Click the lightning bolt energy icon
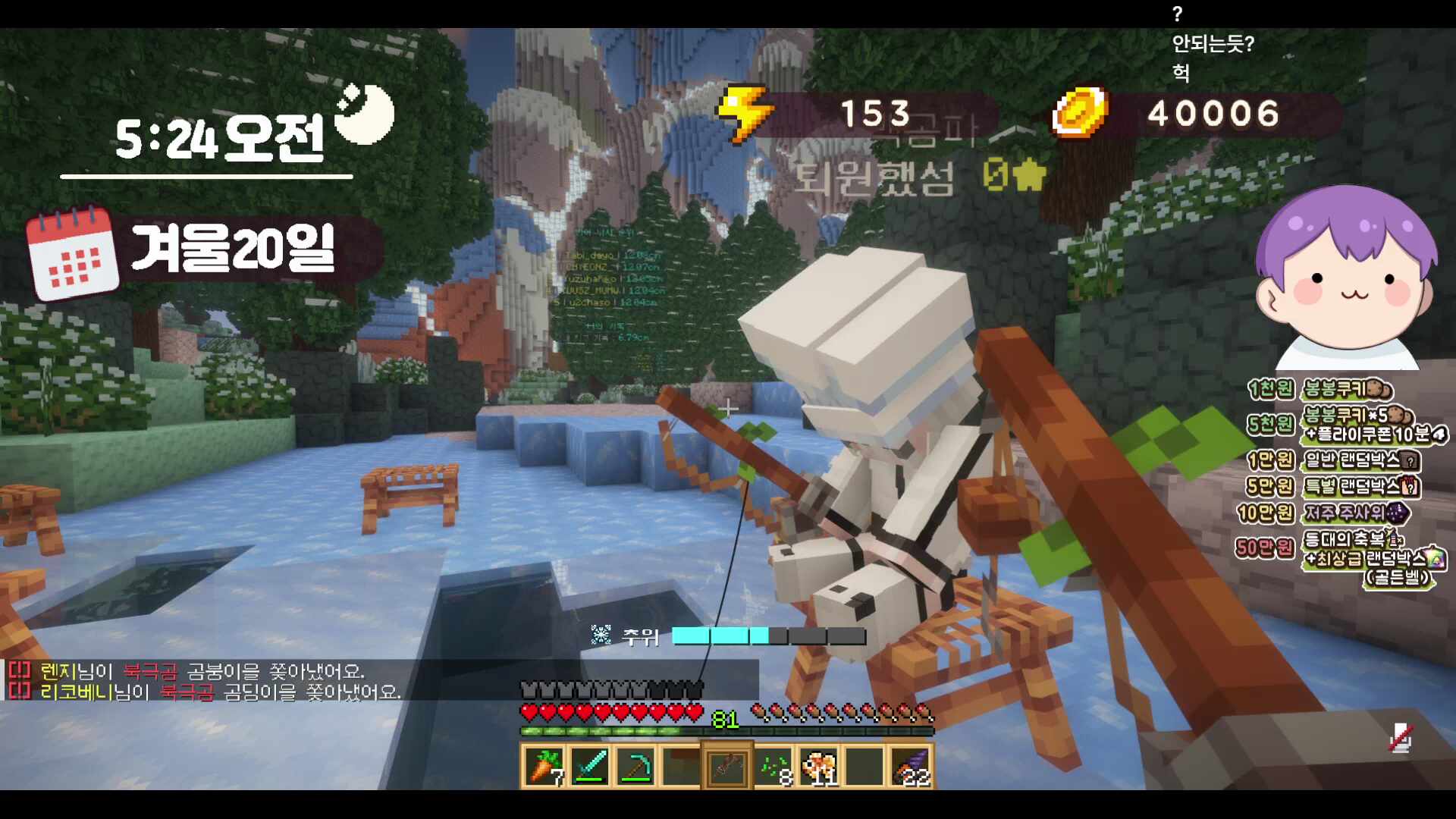Viewport: 1456px width, 819px height. click(745, 114)
